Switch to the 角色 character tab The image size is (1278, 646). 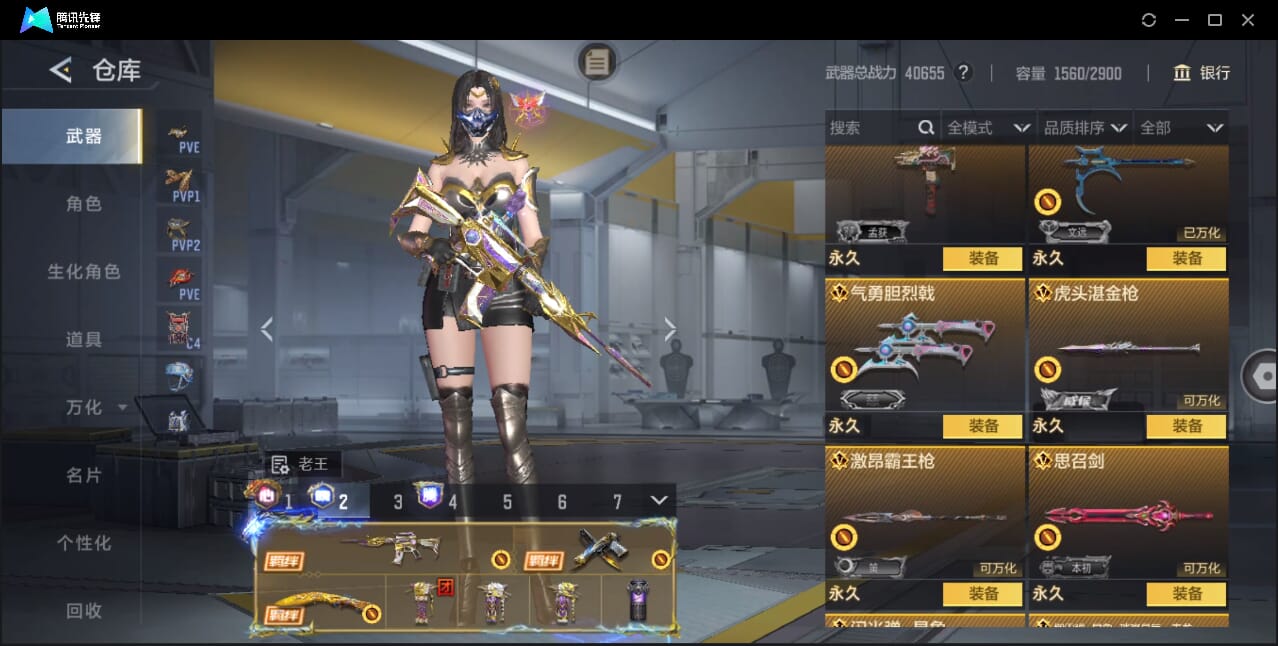[x=84, y=204]
